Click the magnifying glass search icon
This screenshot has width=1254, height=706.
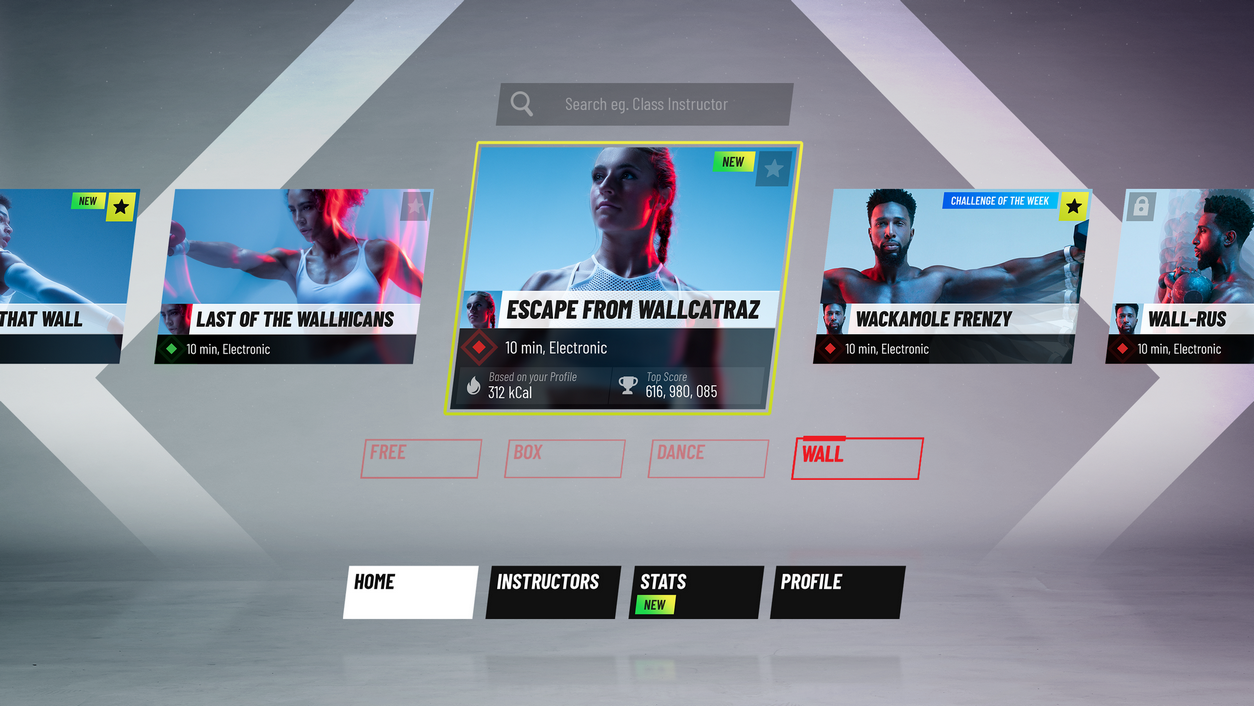[522, 104]
